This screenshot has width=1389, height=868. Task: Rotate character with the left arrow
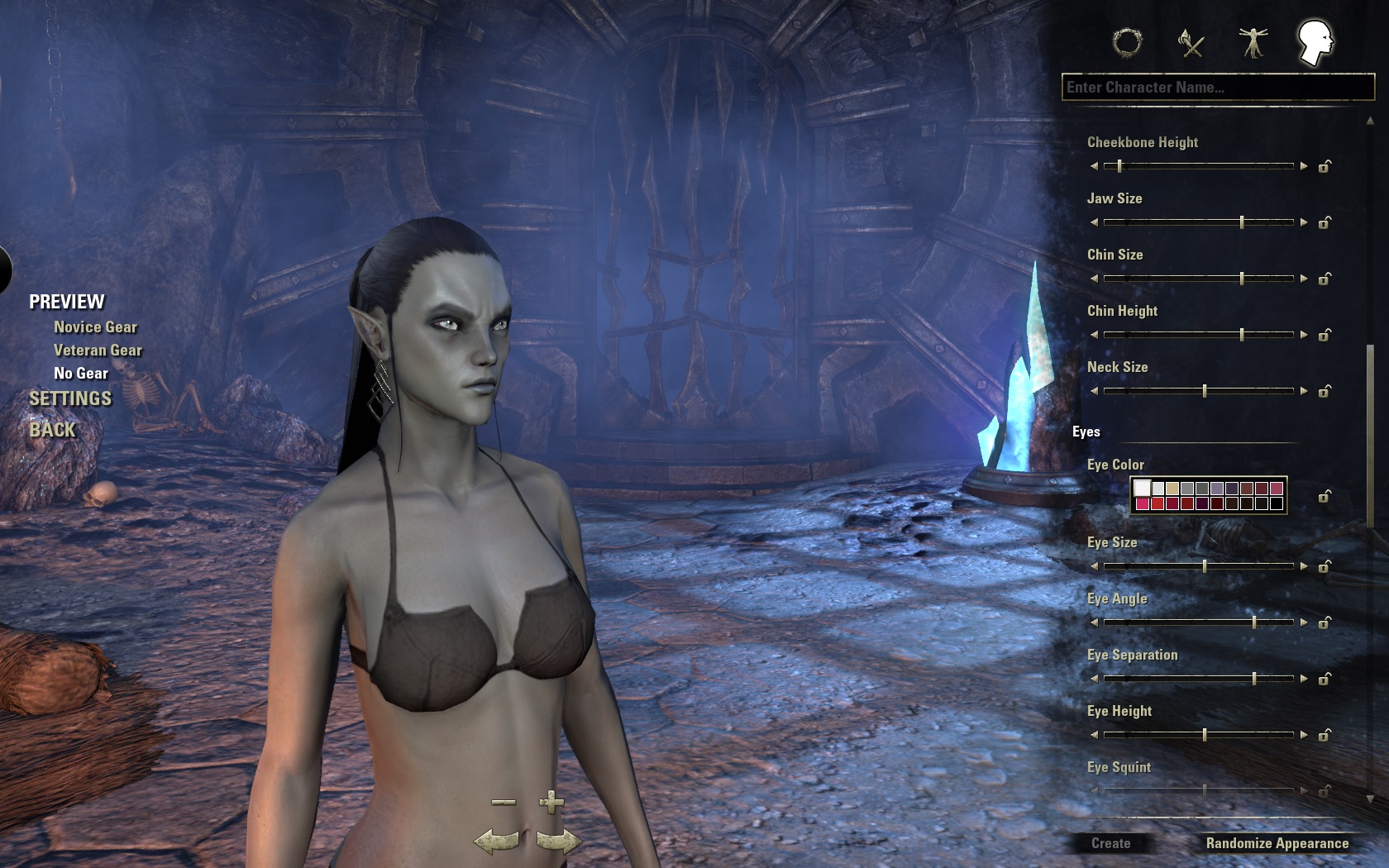pyautogui.click(x=496, y=842)
